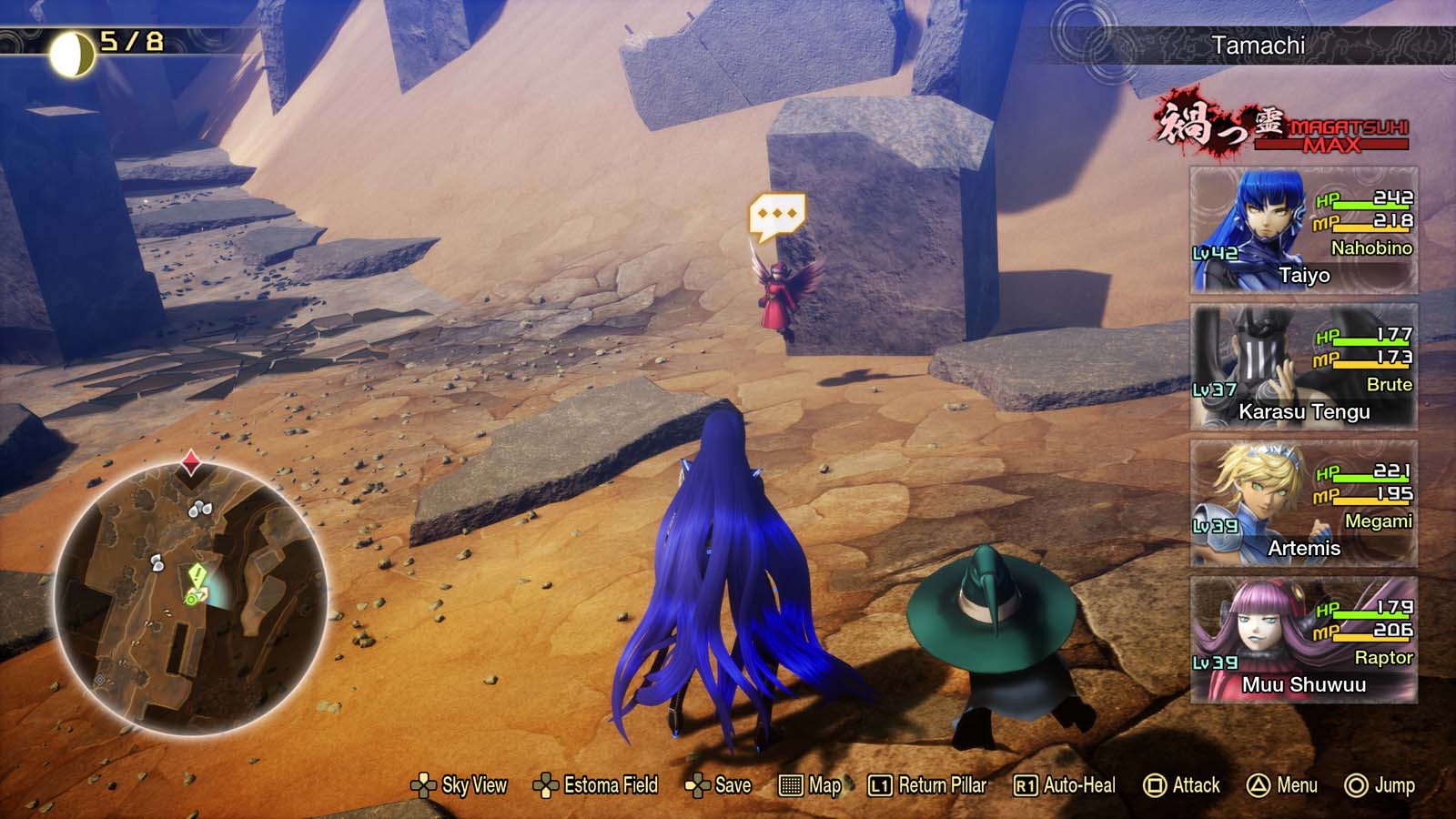Screen dimensions: 1456x819
Task: Select Taiyo the Nahobino party panel
Action: coord(1303,233)
